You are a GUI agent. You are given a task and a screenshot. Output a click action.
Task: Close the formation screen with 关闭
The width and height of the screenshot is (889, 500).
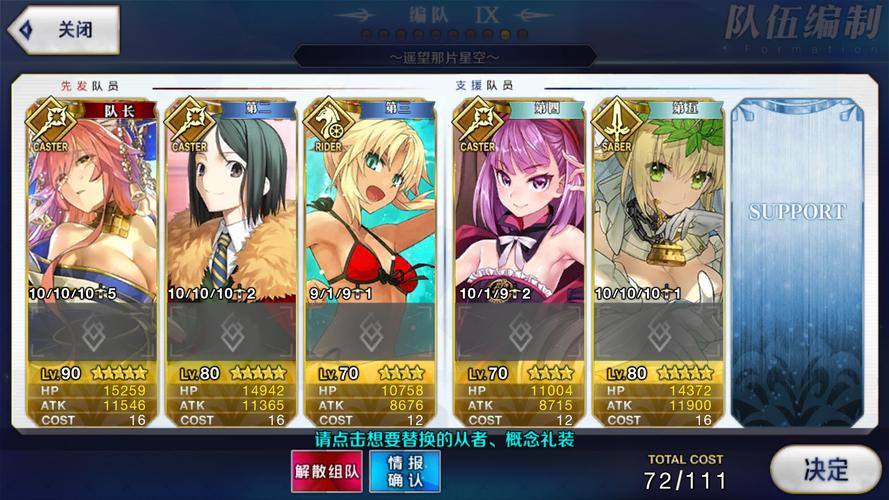[62, 29]
